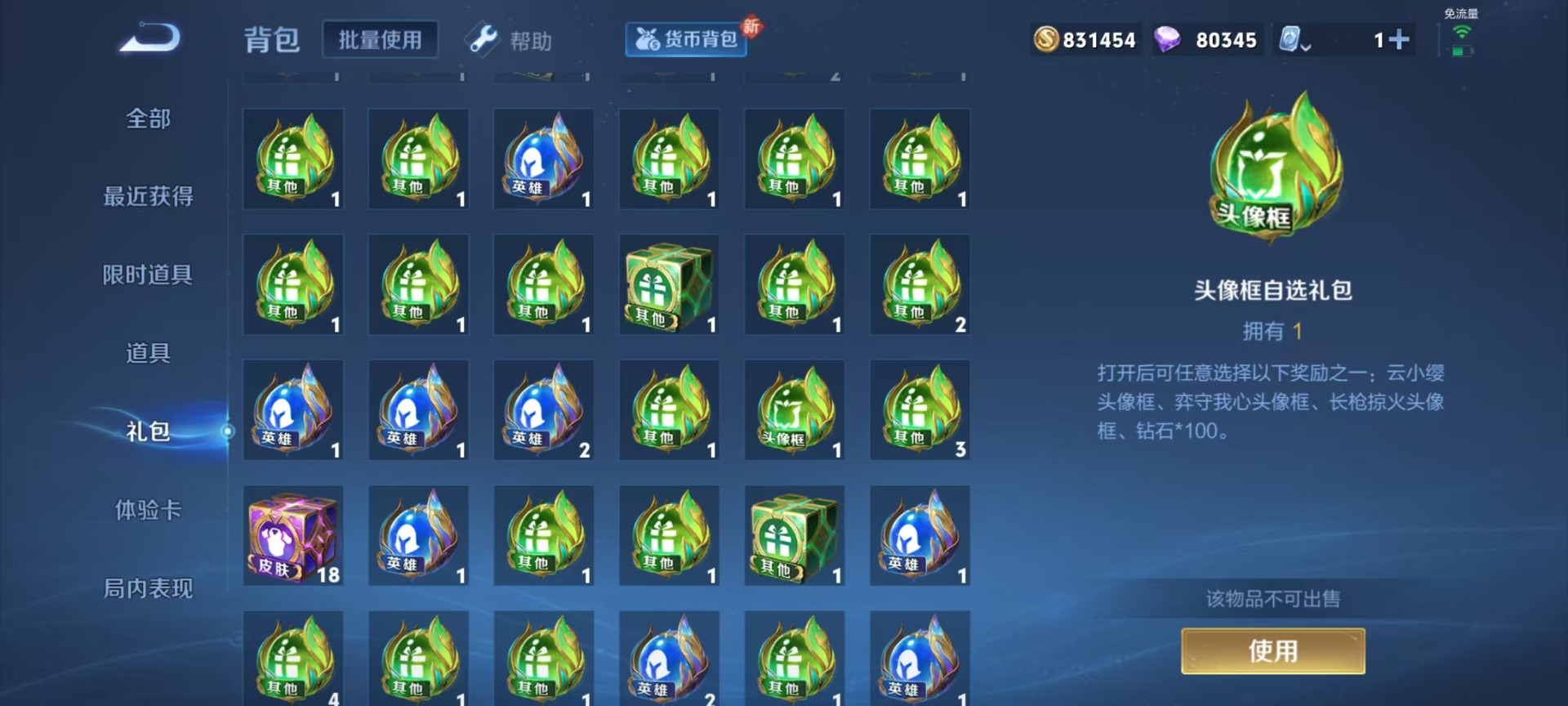Screen dimensions: 1568x706
Task: Open the 批量使用 batch use option
Action: pos(380,40)
